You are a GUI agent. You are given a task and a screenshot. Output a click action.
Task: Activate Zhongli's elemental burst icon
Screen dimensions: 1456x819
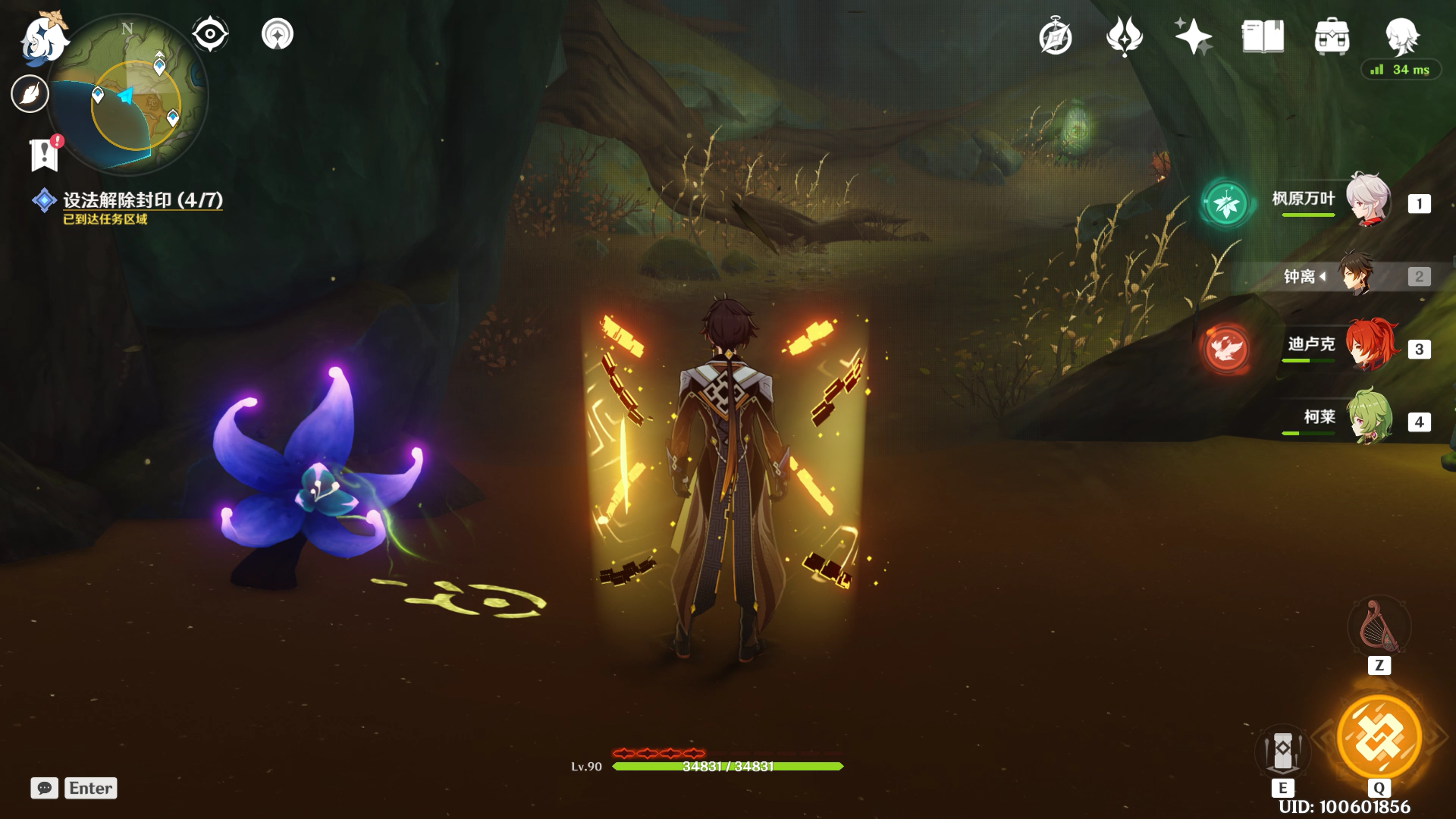coord(1379,737)
